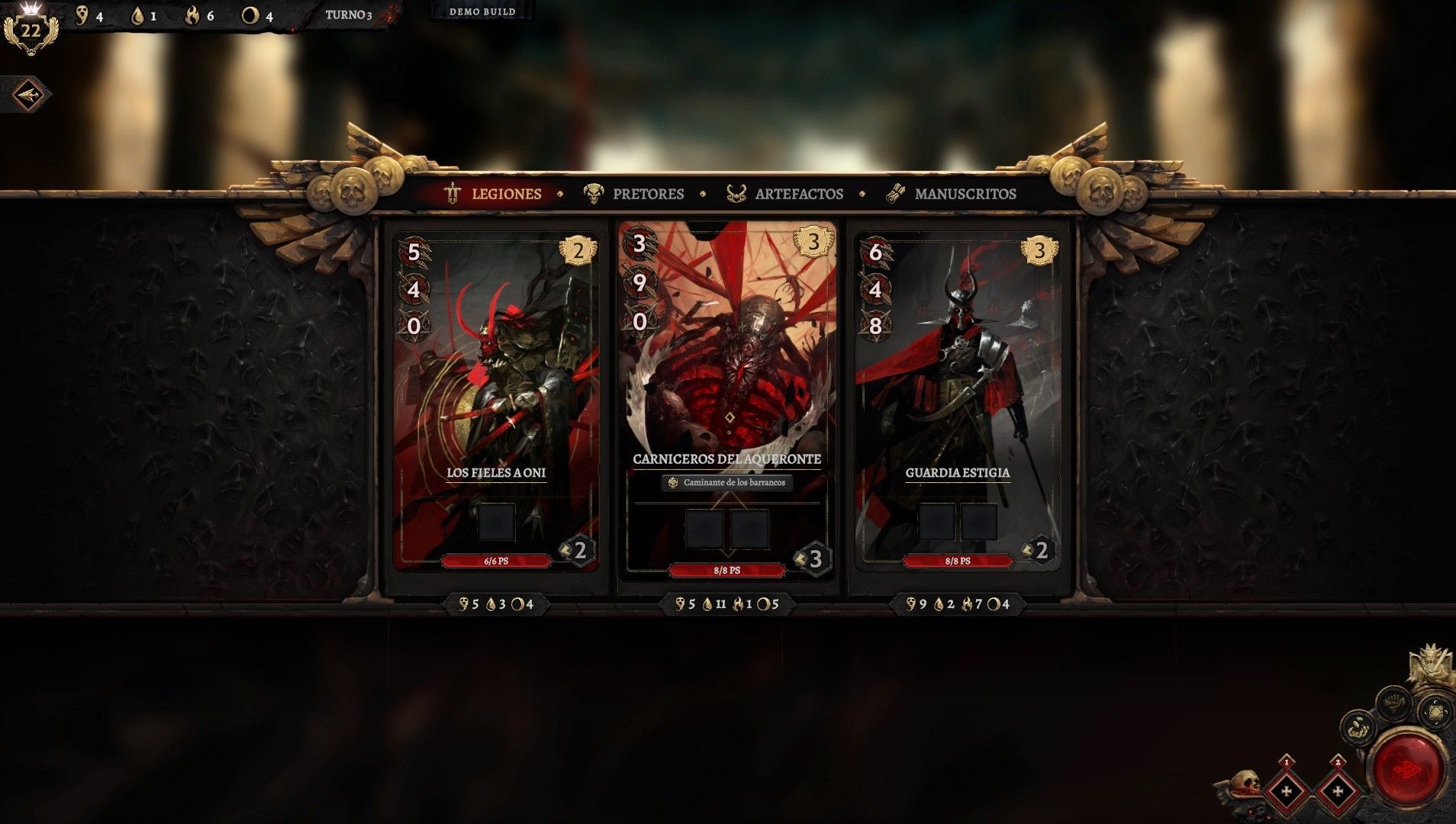
Task: Open the Pretores tab
Action: click(x=634, y=194)
